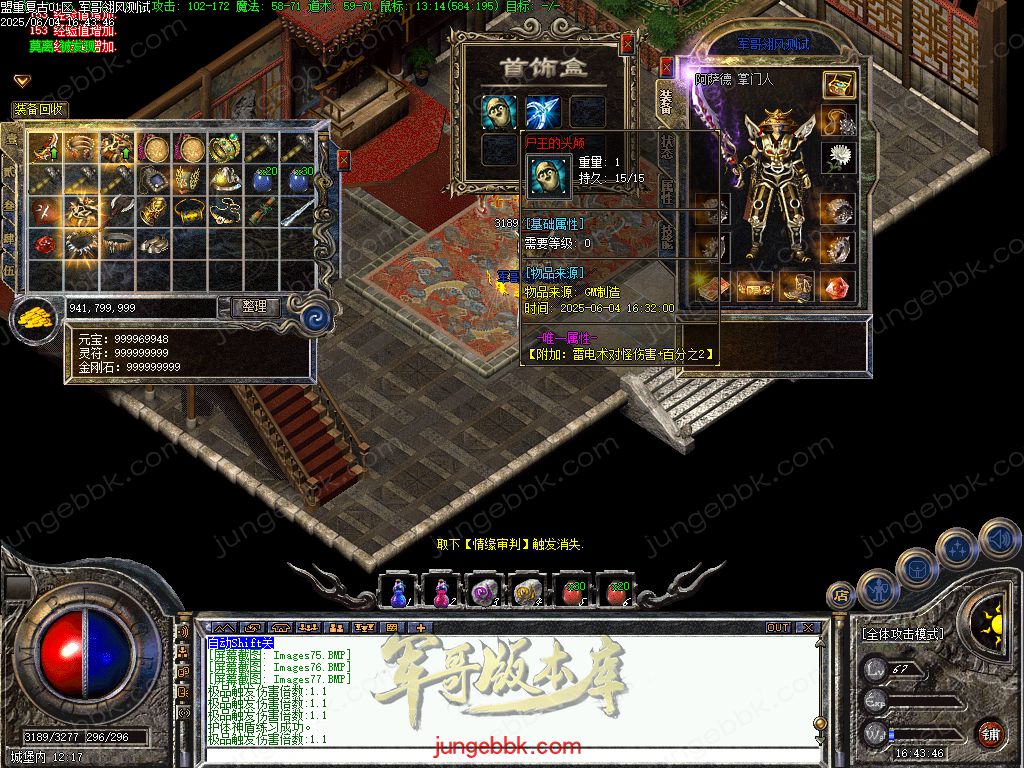The height and width of the screenshot is (768, 1024).
Task: Select the green jeweled crown in bag
Action: (x=226, y=148)
